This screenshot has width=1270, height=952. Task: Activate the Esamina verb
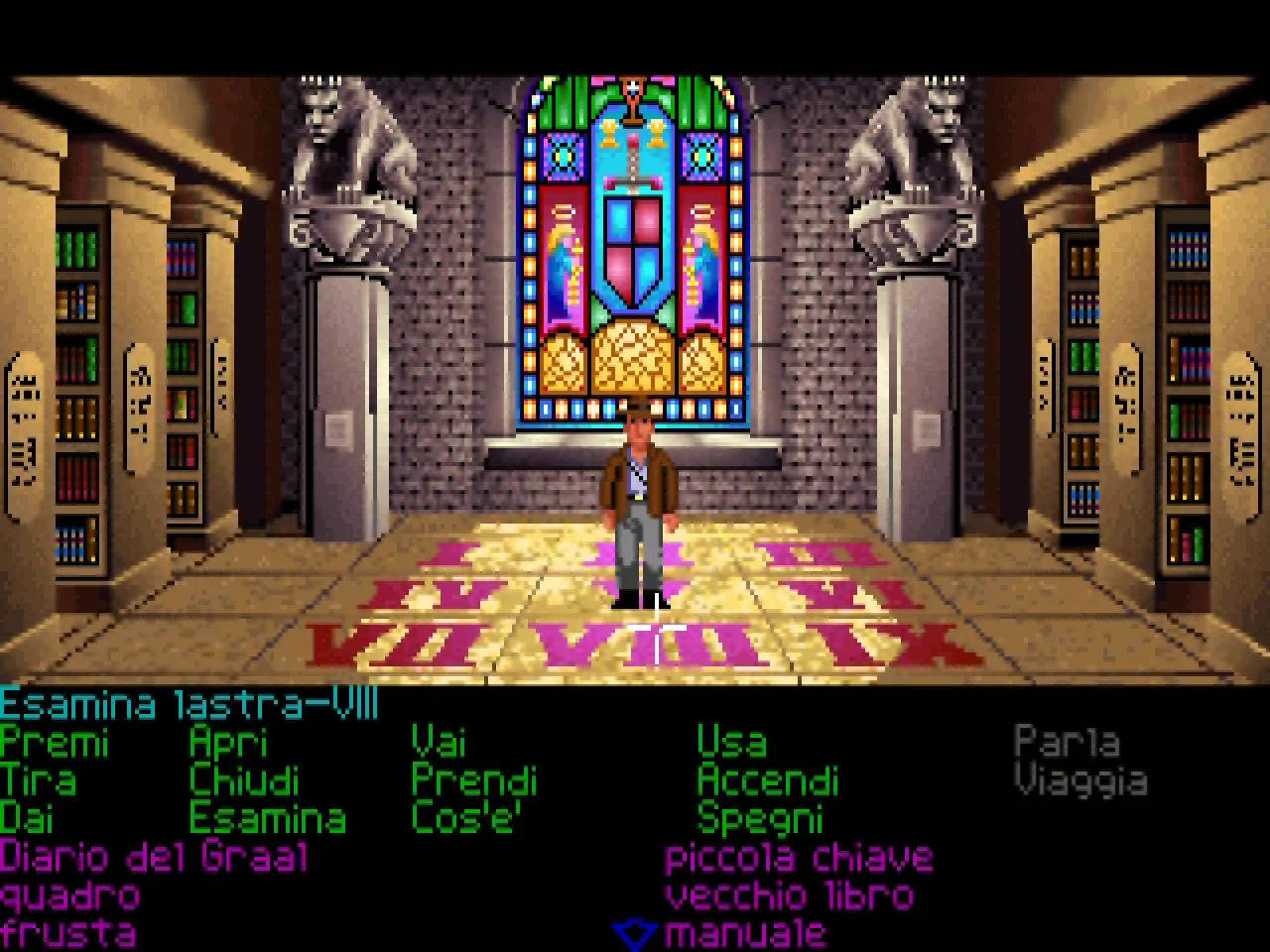click(x=268, y=819)
